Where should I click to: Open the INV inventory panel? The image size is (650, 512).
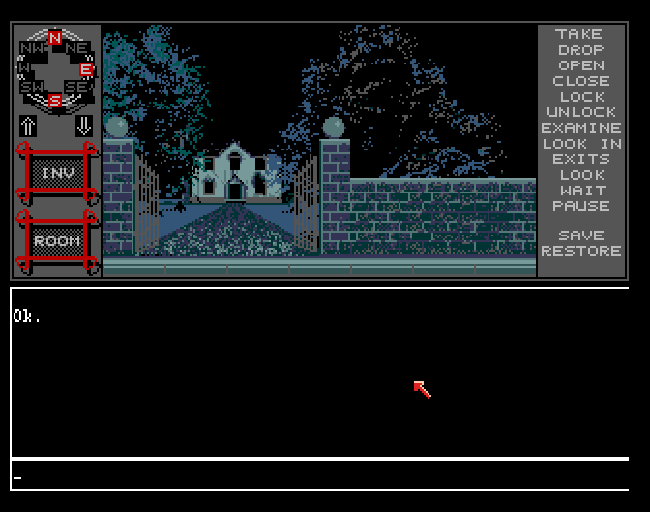point(56,173)
